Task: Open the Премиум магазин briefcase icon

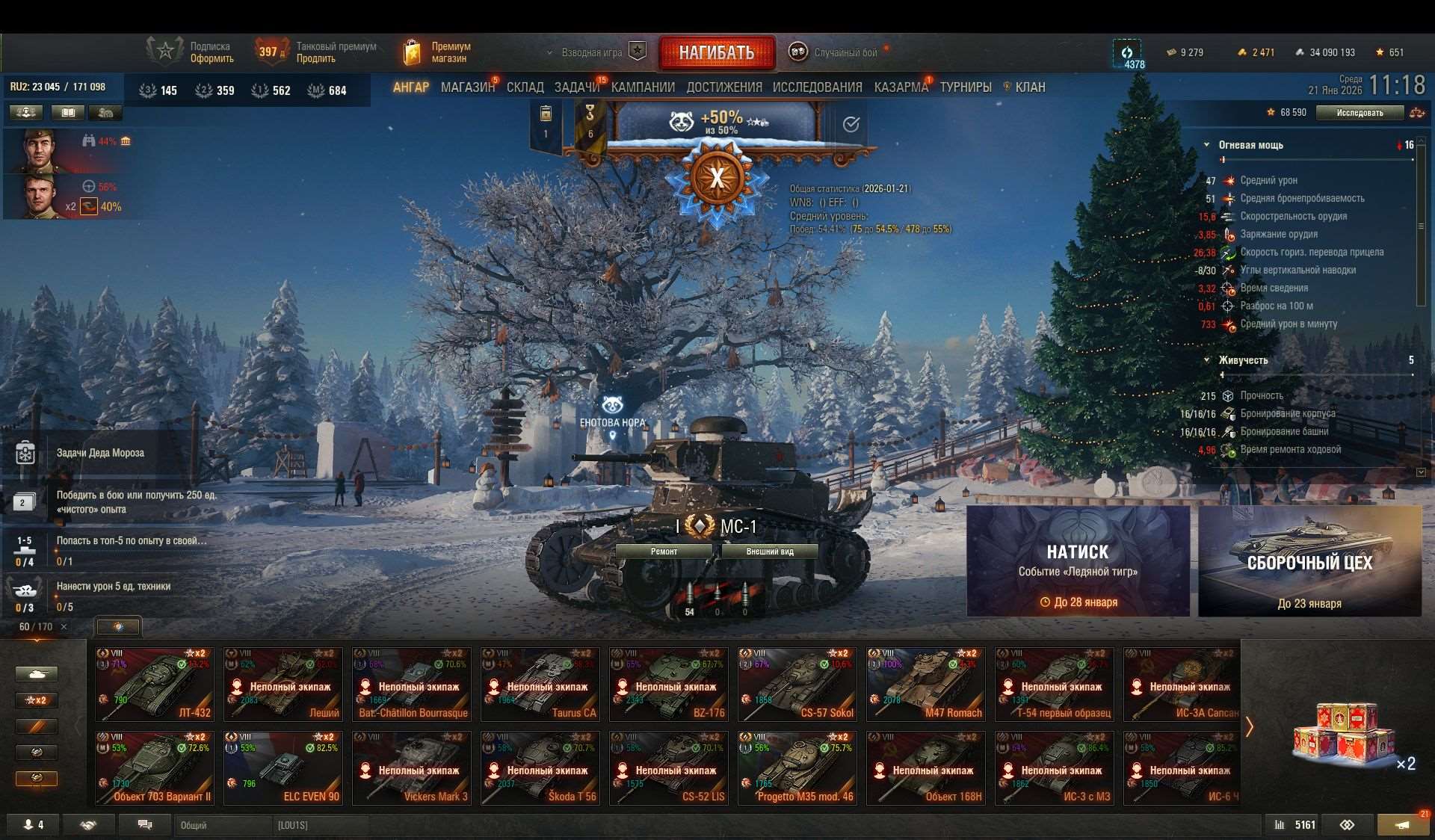Action: [x=412, y=51]
